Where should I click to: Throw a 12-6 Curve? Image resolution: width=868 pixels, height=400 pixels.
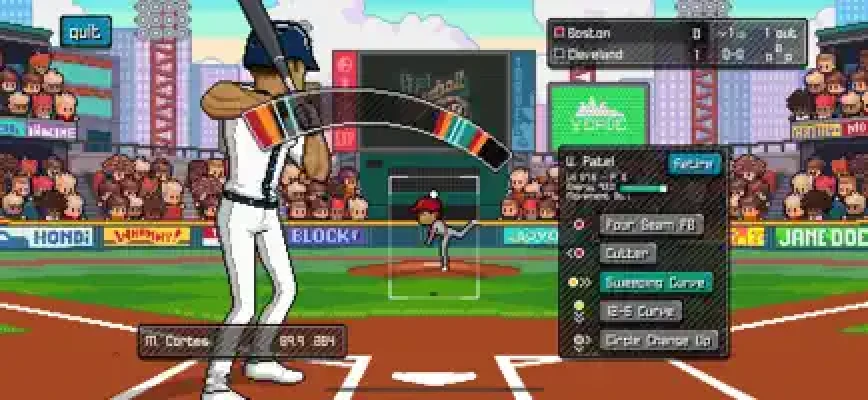pyautogui.click(x=641, y=311)
